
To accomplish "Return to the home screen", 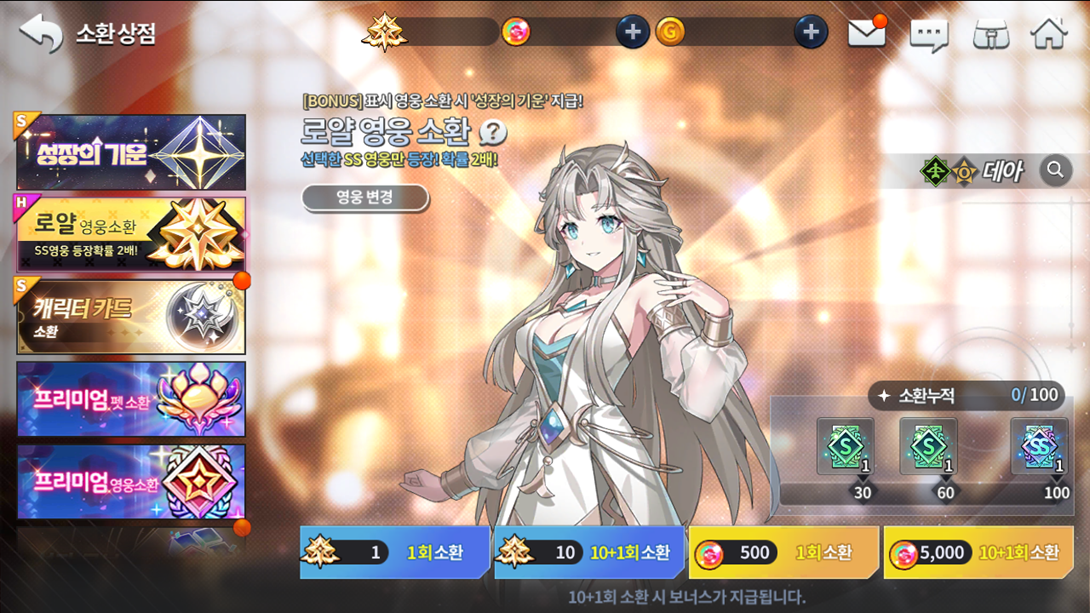I will [1049, 33].
